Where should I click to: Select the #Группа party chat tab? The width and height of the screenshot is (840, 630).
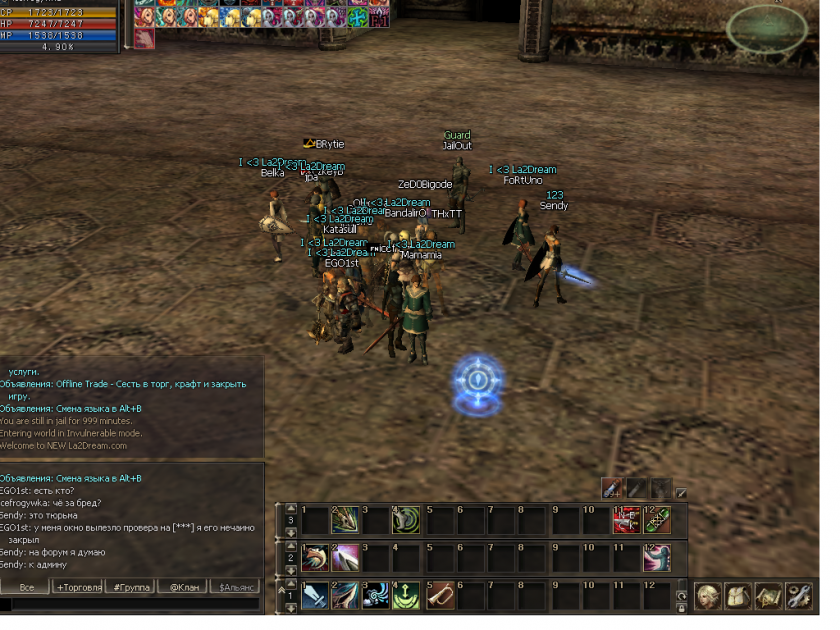(x=131, y=587)
